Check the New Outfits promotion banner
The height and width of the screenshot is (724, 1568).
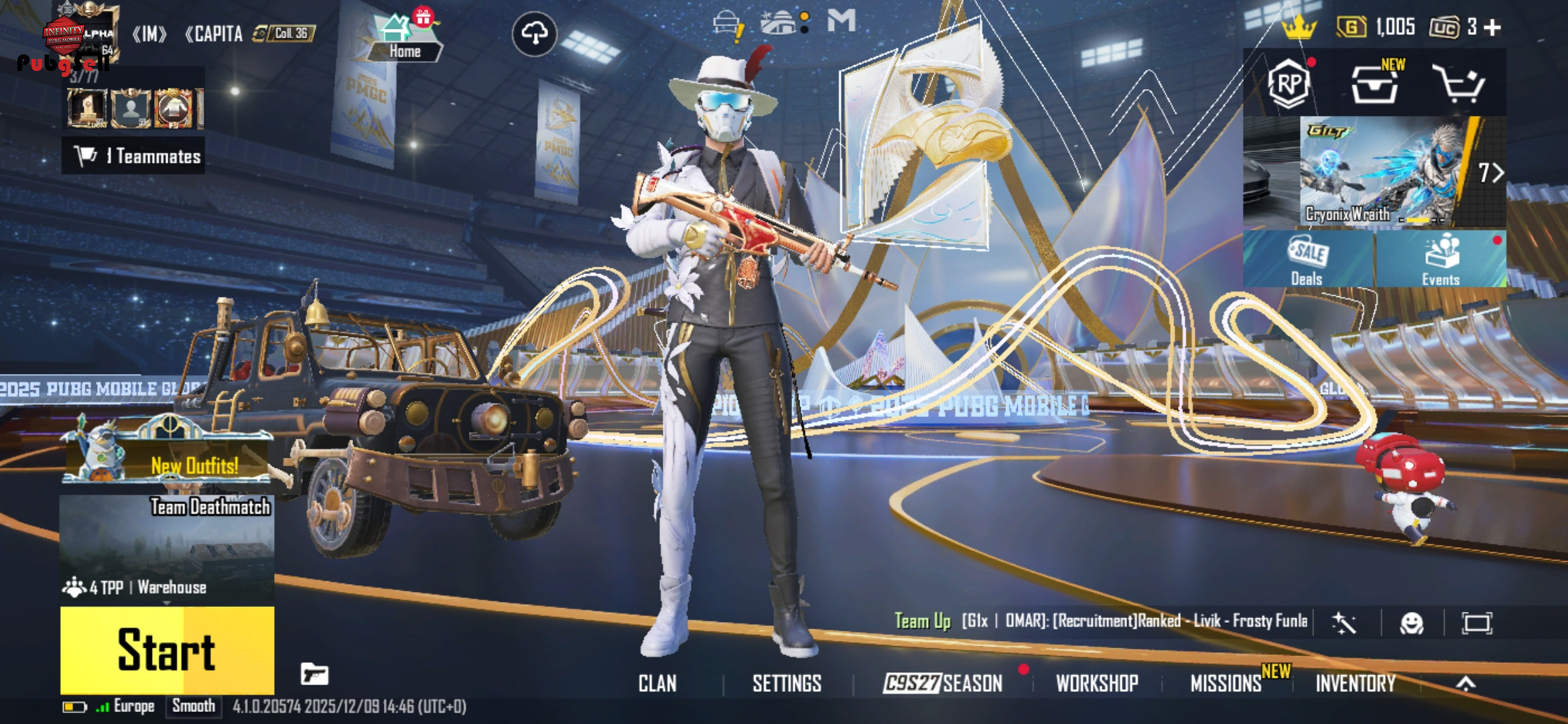click(168, 456)
